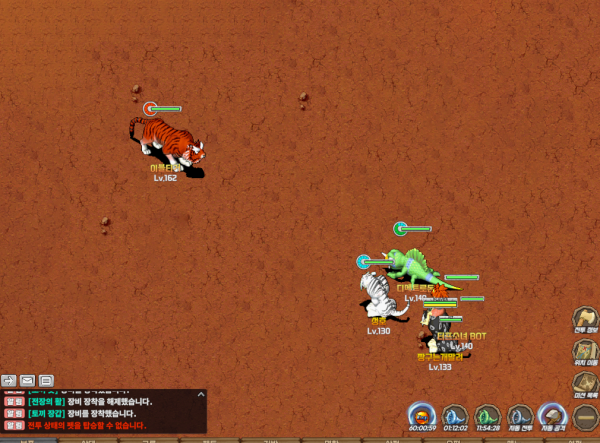
Task: Select the blue pet icon timer 01:12:02
Action: click(455, 414)
